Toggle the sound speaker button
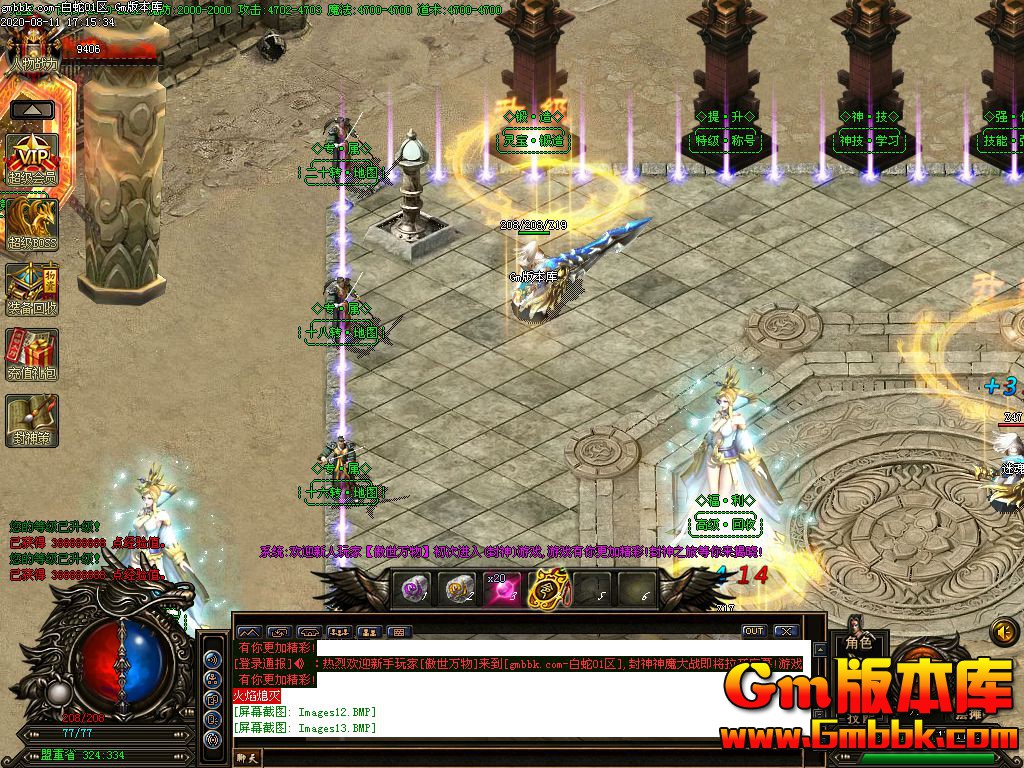This screenshot has width=1024, height=768. (1003, 631)
